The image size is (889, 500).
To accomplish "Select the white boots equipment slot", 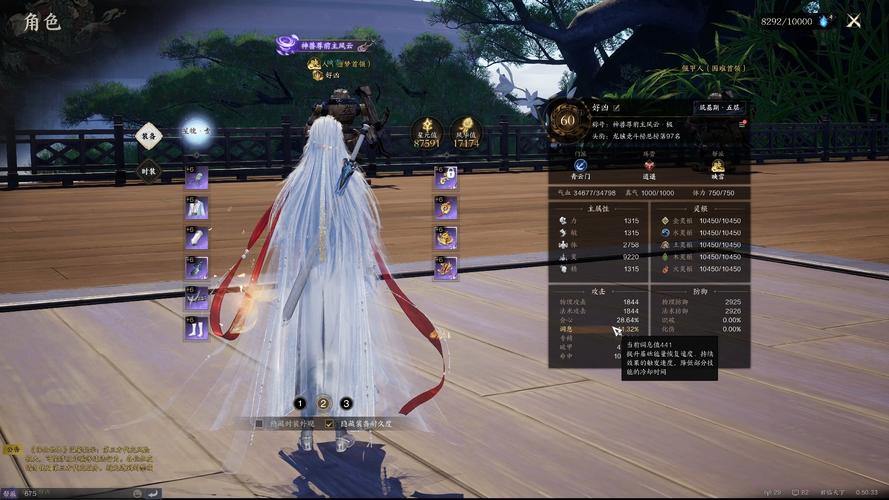I will click(x=196, y=327).
